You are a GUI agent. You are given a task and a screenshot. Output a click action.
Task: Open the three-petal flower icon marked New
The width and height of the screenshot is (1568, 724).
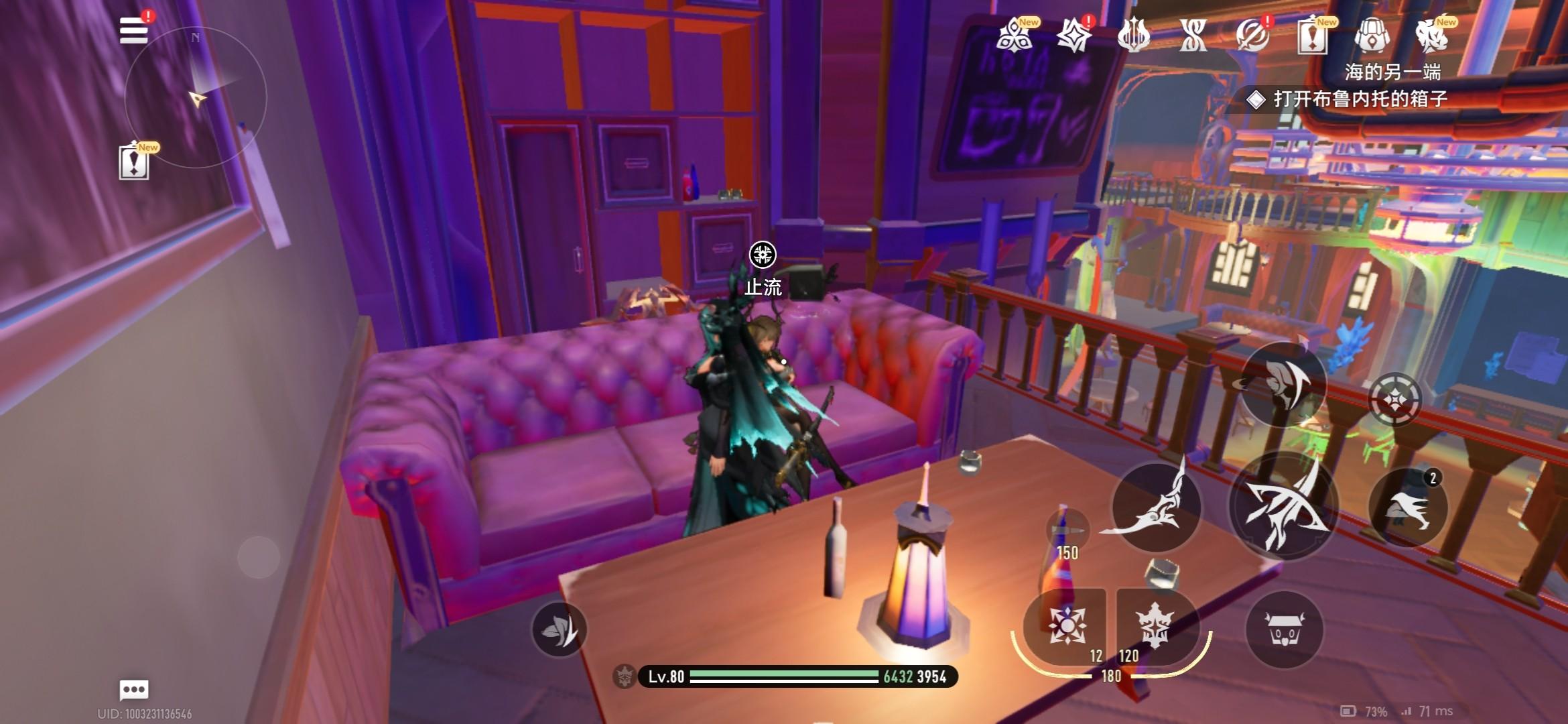(x=1015, y=36)
